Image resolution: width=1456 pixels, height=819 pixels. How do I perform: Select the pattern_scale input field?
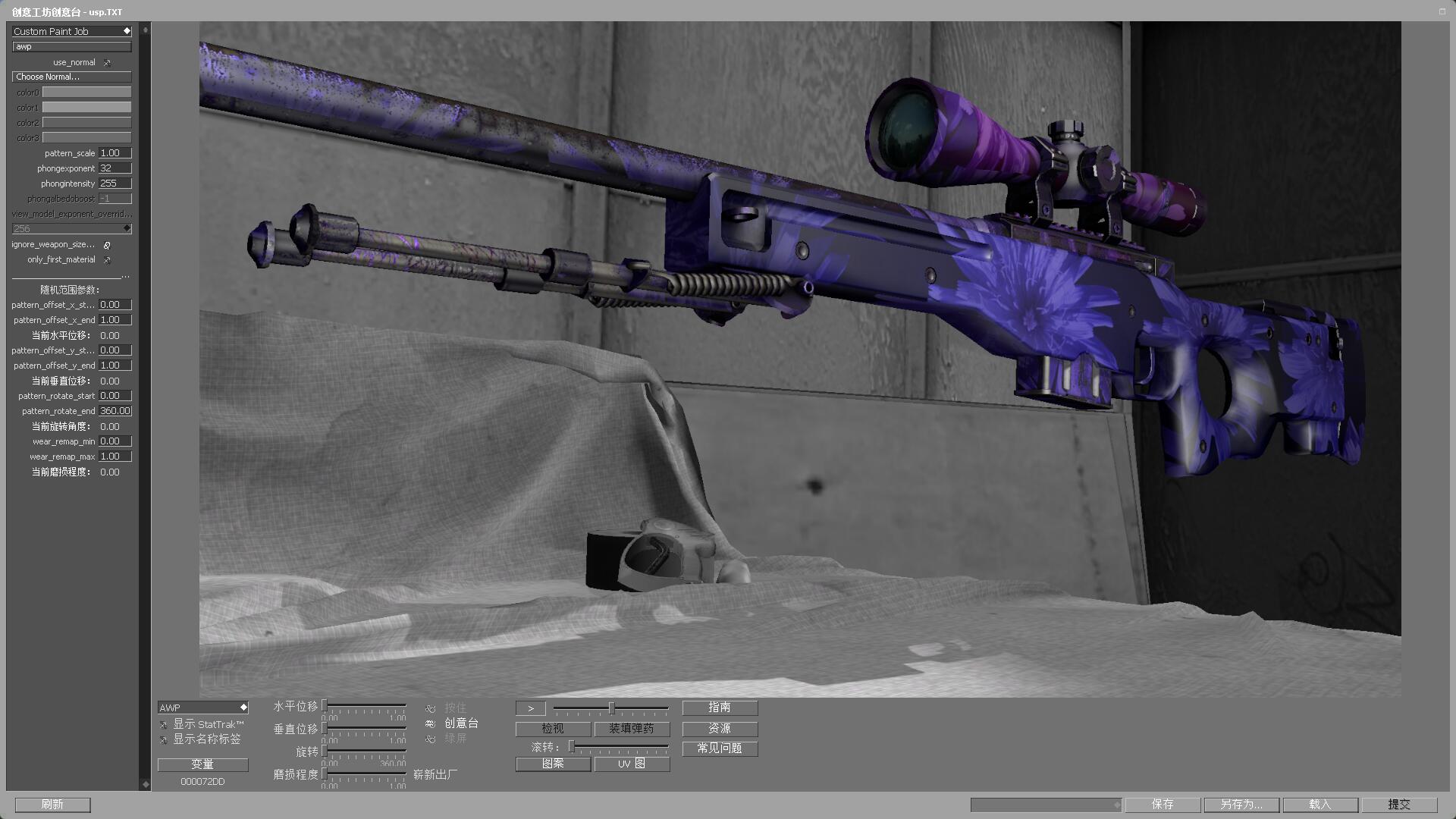(x=115, y=153)
